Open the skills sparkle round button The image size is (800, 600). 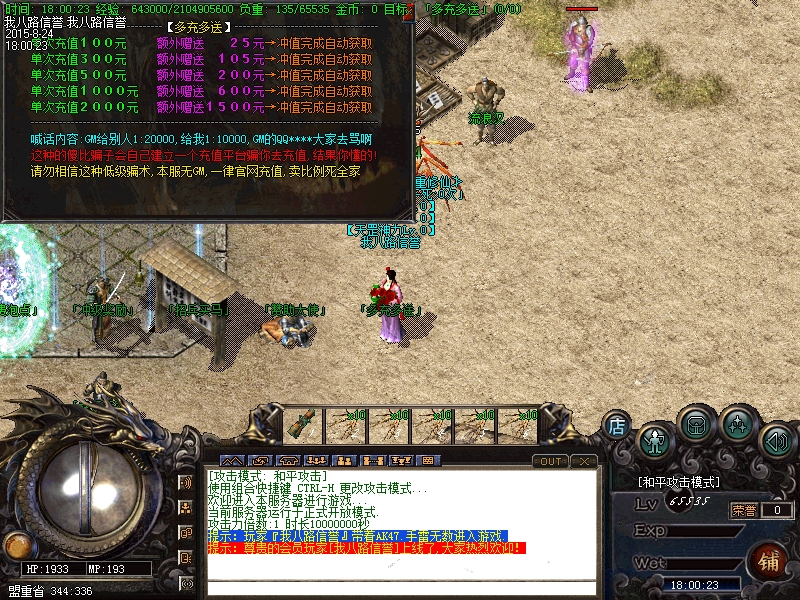point(737,424)
